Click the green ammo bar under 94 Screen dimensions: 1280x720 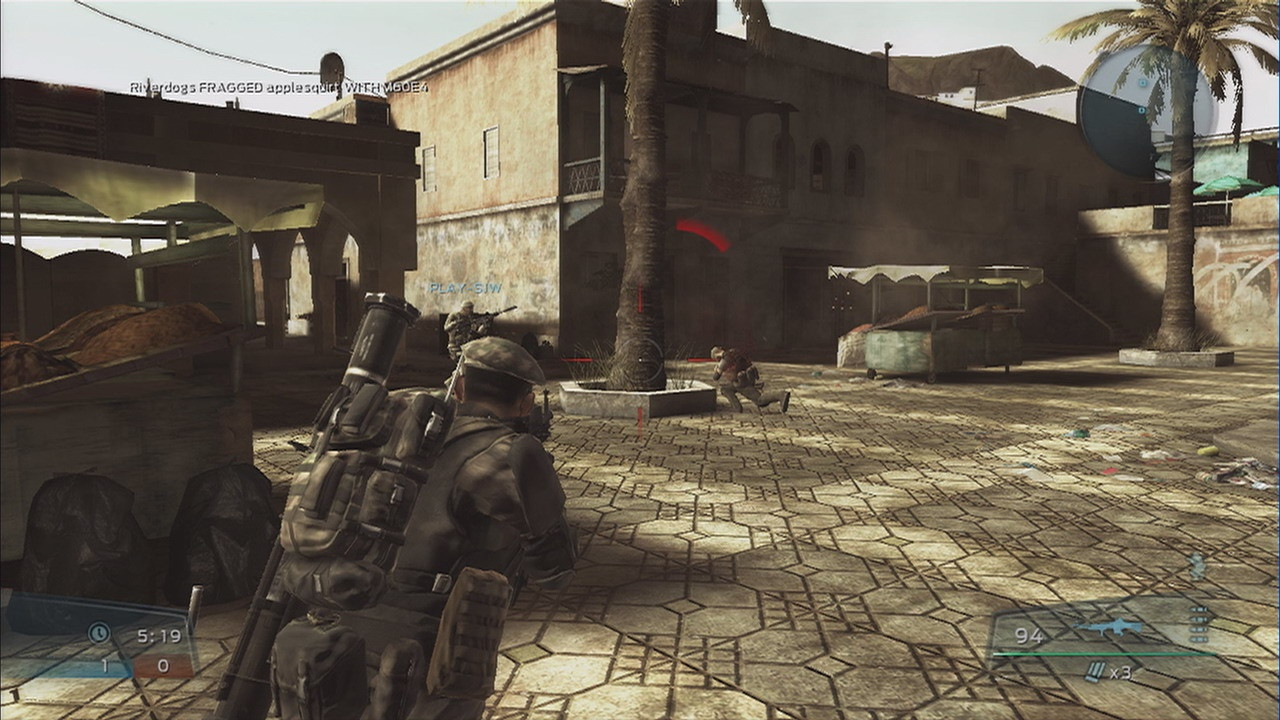tap(1100, 654)
